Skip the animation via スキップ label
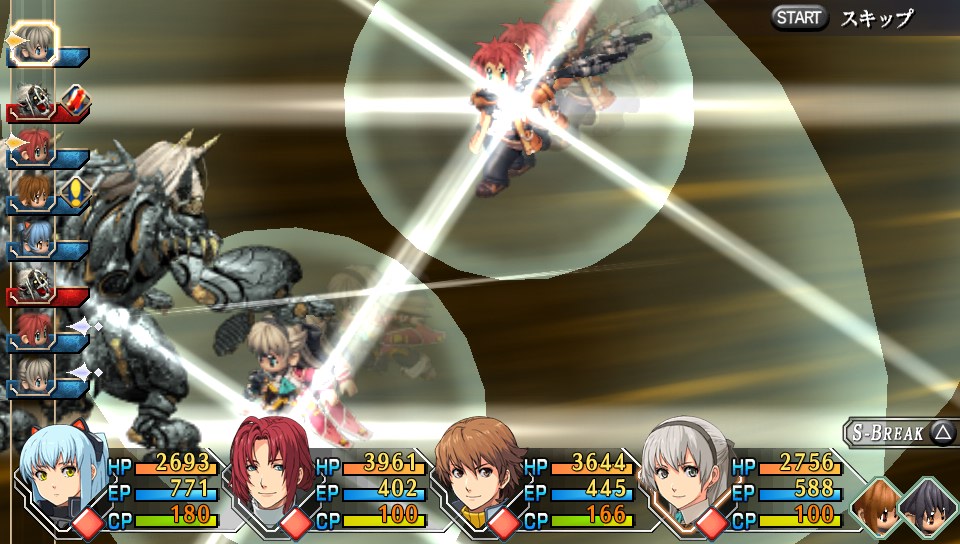Screen dimensions: 960x544 pyautogui.click(x=876, y=18)
